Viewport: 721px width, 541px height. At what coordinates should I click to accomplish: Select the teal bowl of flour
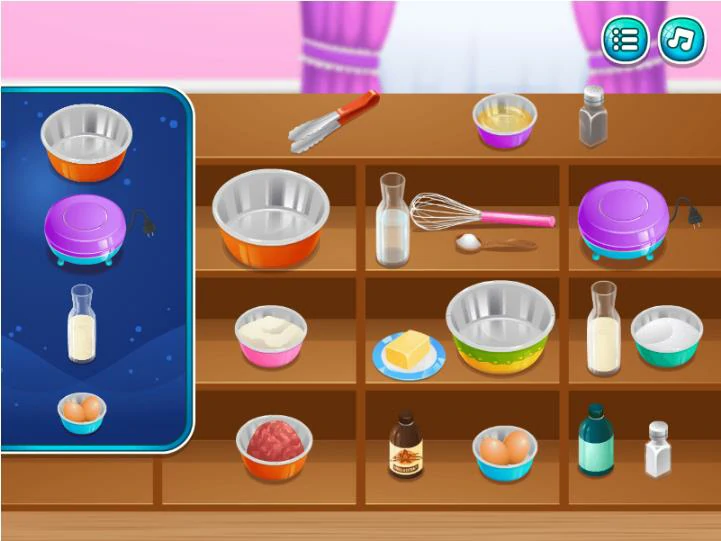(666, 335)
